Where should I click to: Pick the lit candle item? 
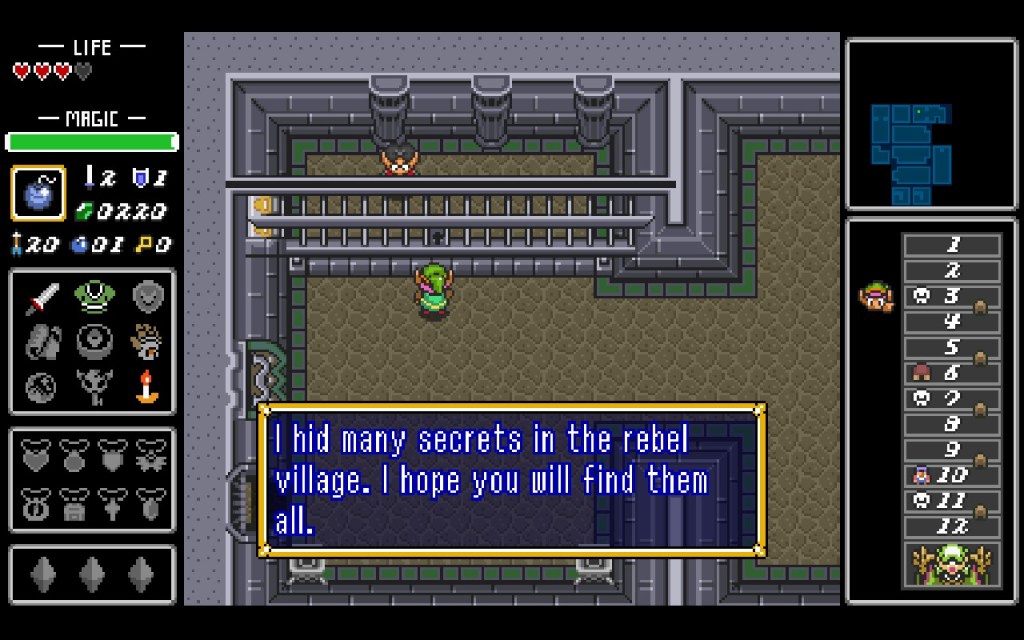(x=148, y=385)
